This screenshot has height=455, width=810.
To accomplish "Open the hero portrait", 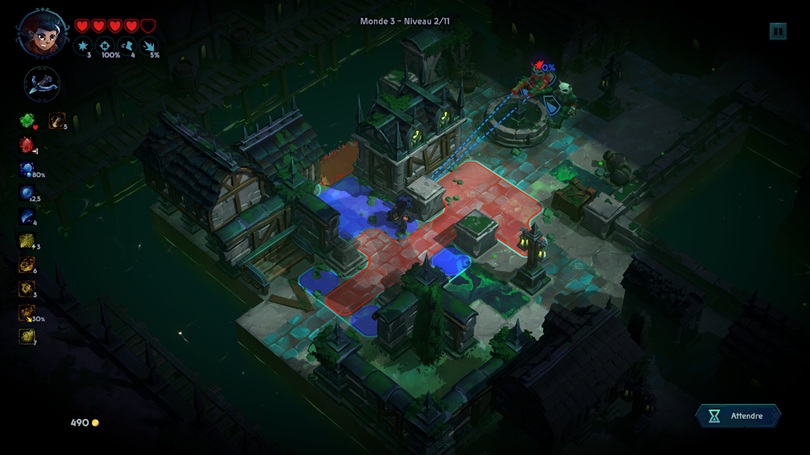I will pyautogui.click(x=42, y=32).
